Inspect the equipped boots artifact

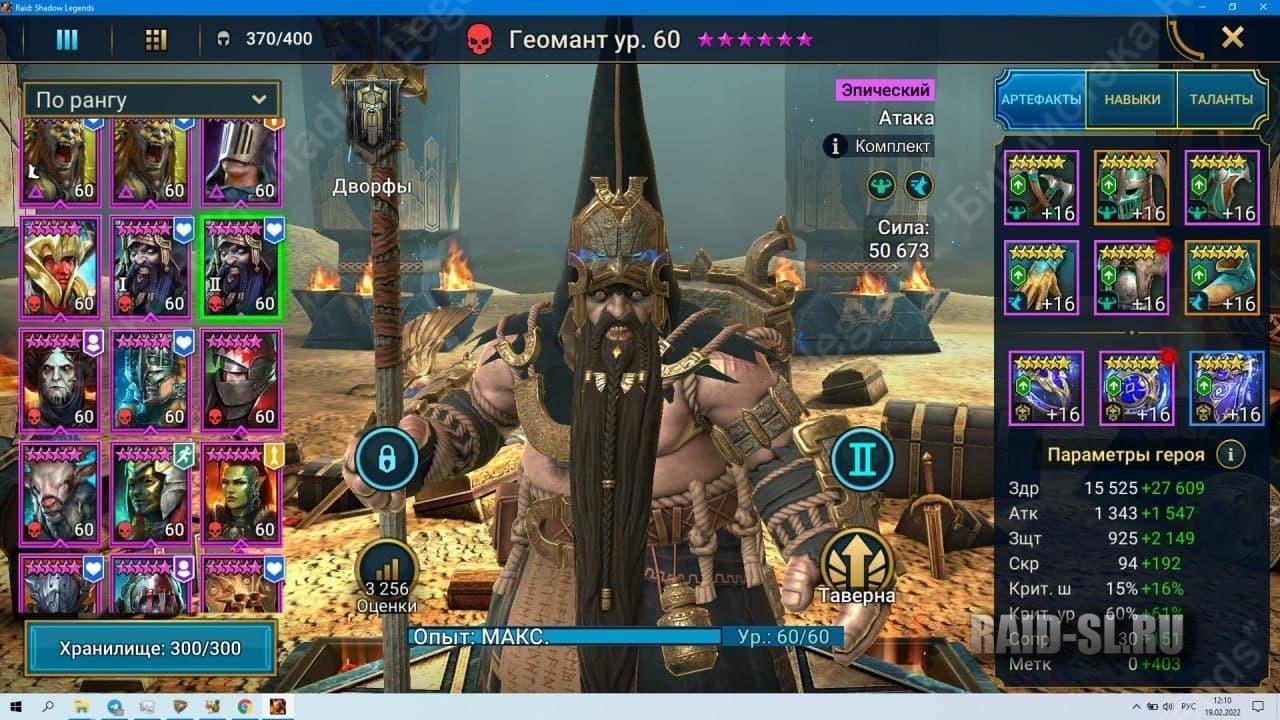(x=1221, y=277)
